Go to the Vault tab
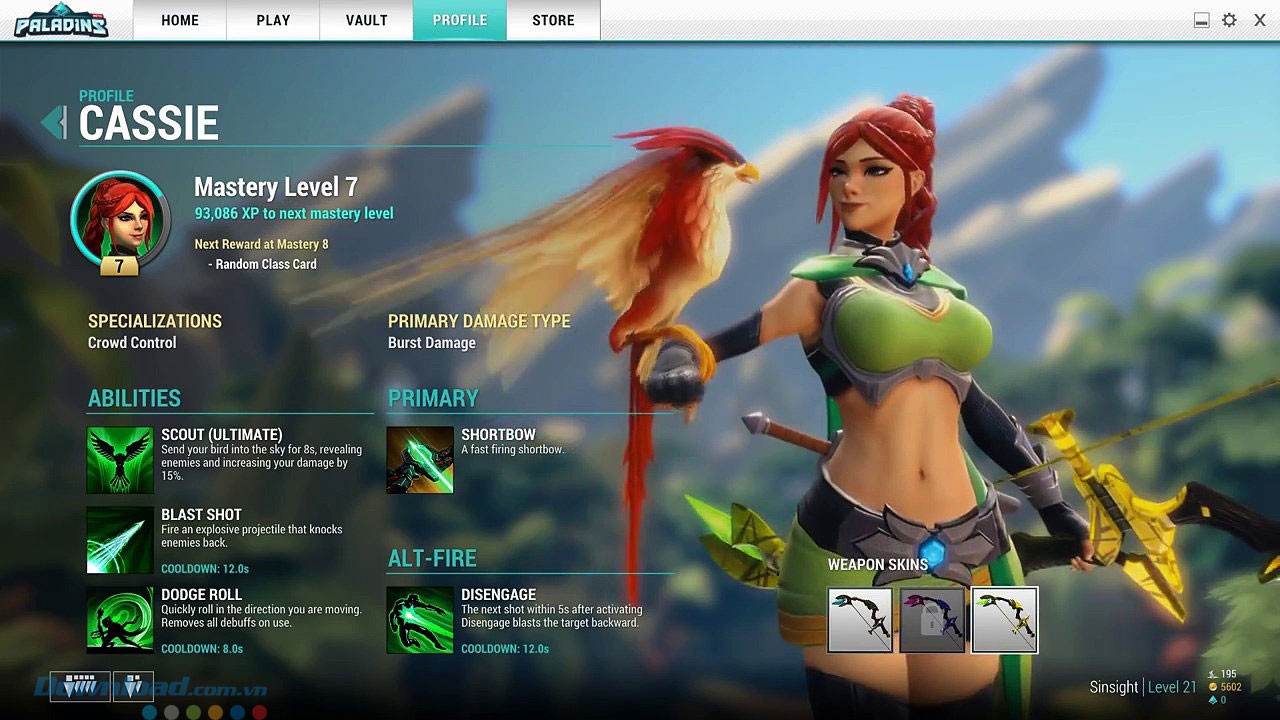 (366, 20)
